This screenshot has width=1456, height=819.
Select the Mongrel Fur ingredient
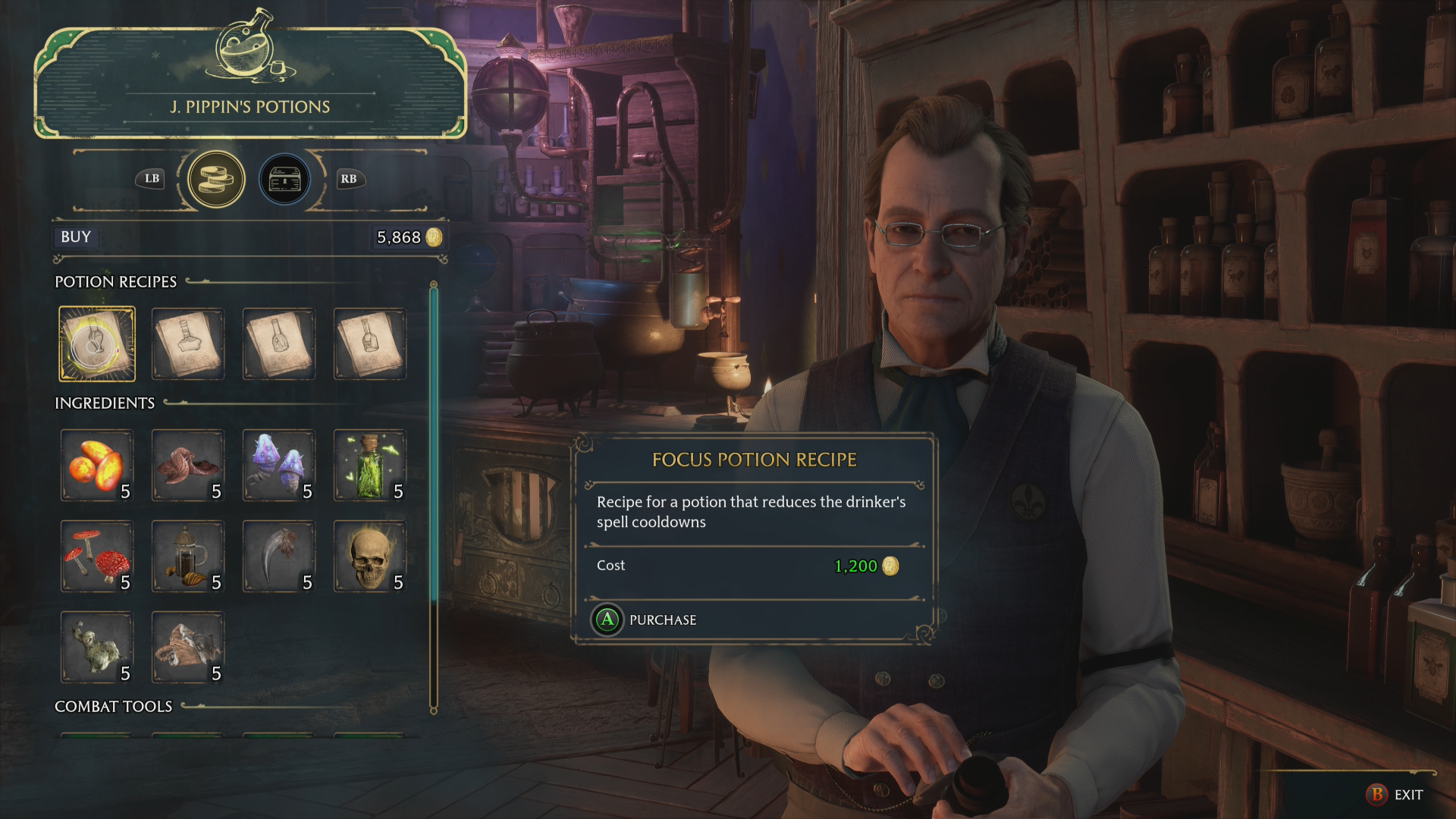(x=188, y=647)
